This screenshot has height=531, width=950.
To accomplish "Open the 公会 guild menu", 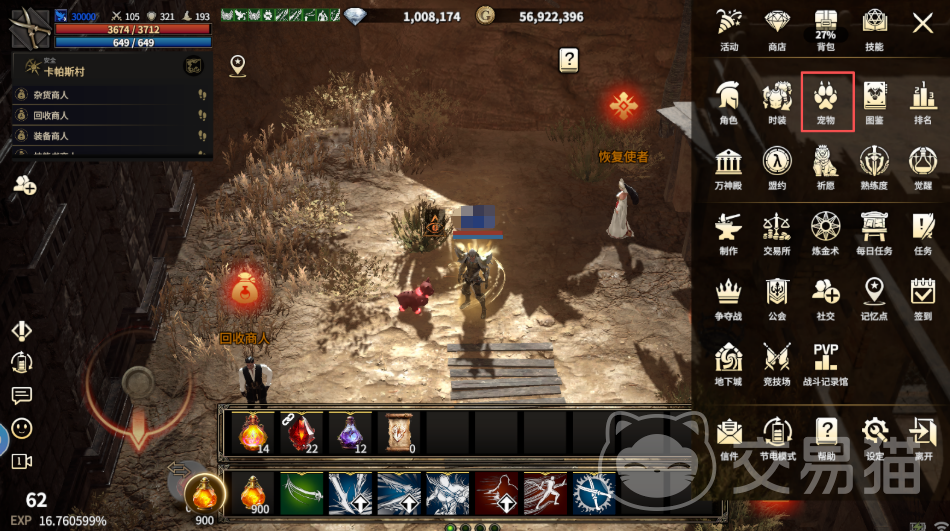I will (777, 297).
